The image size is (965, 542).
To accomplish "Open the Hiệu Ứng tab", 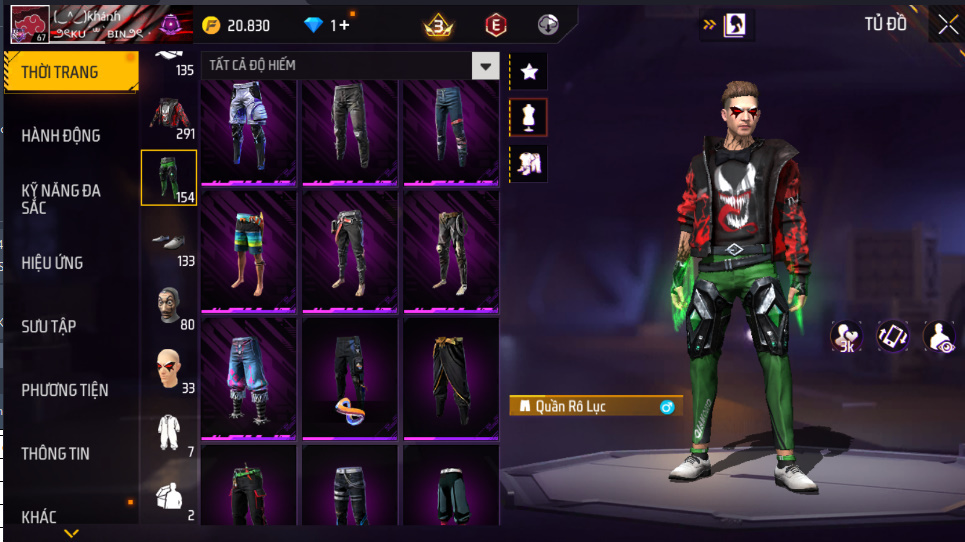I will [53, 263].
